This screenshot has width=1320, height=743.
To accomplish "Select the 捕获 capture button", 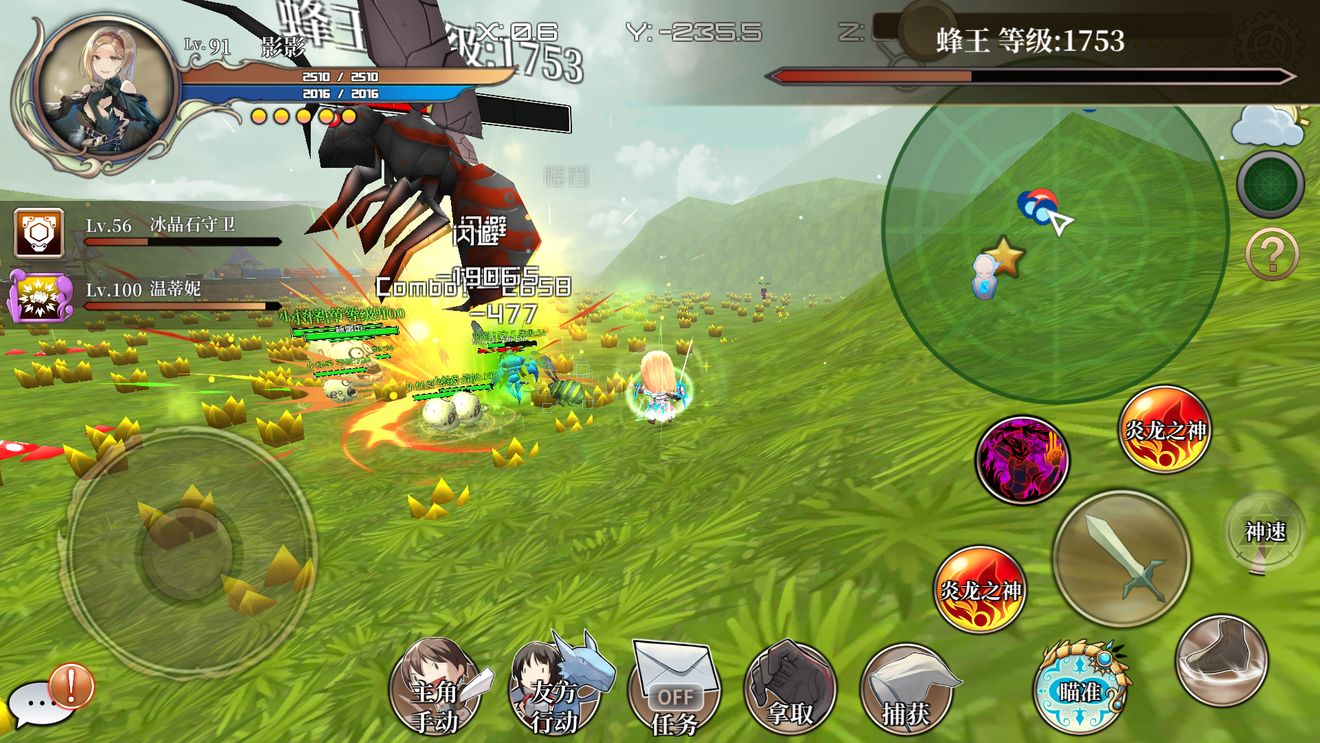I will [907, 689].
